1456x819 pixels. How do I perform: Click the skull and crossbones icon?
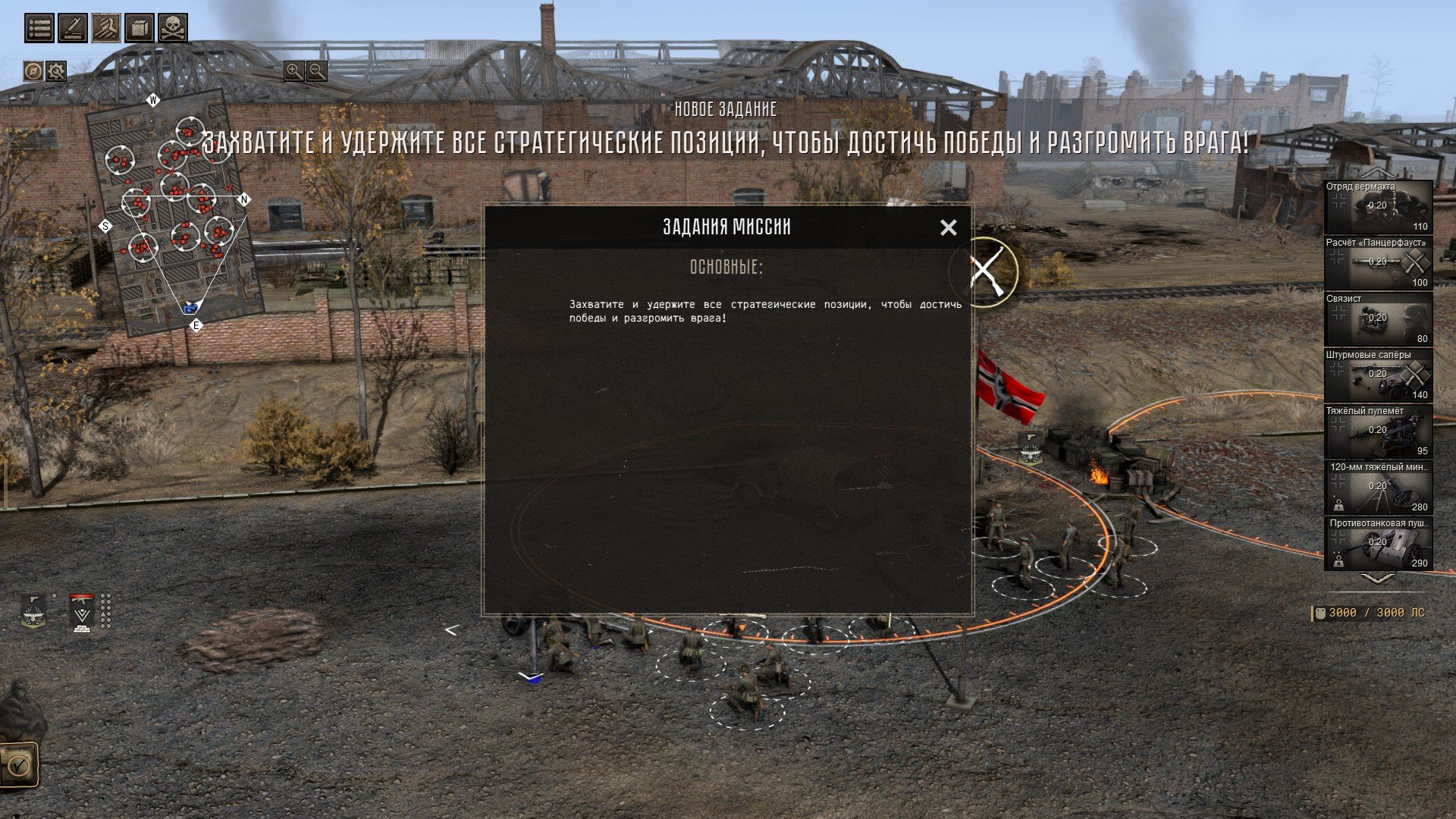[x=173, y=28]
